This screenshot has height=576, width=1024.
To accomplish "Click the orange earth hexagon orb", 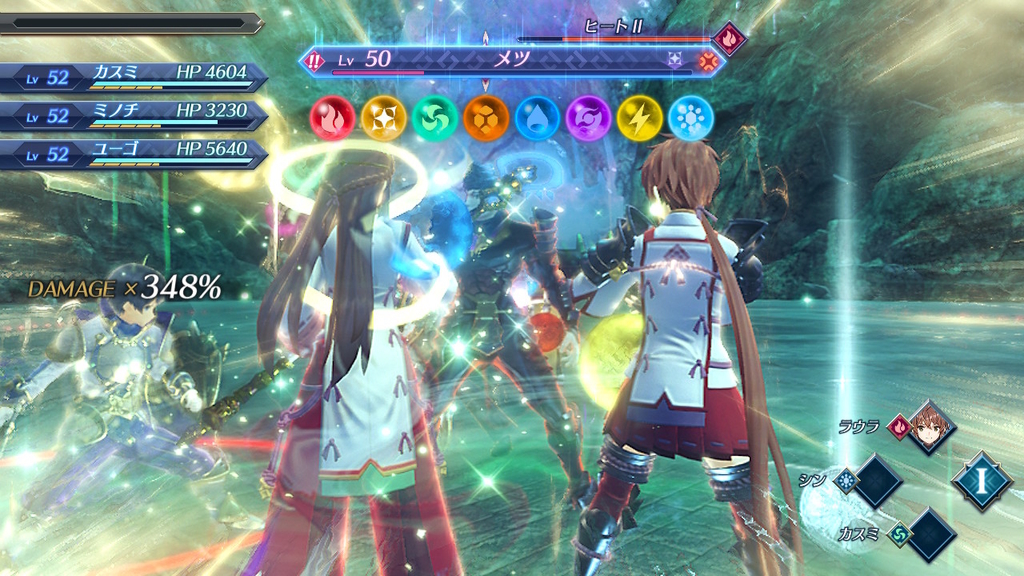I will click(485, 118).
